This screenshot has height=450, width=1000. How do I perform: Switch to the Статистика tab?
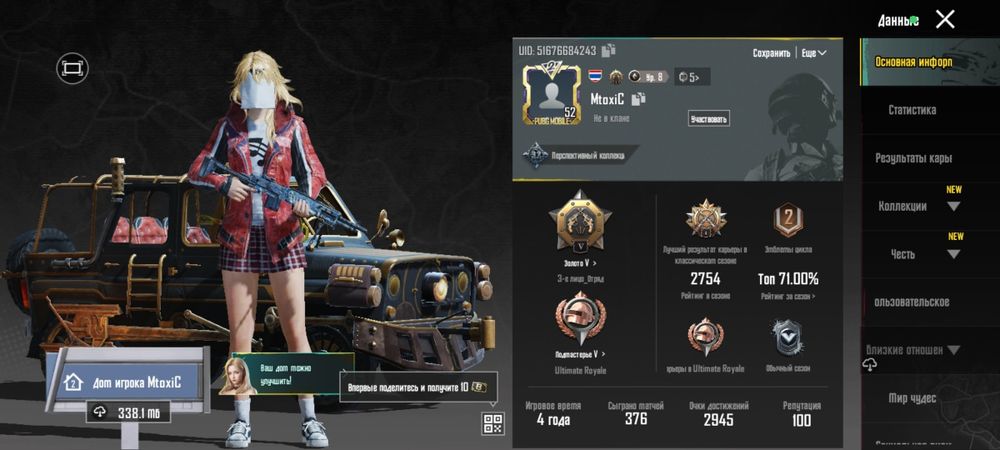point(912,110)
